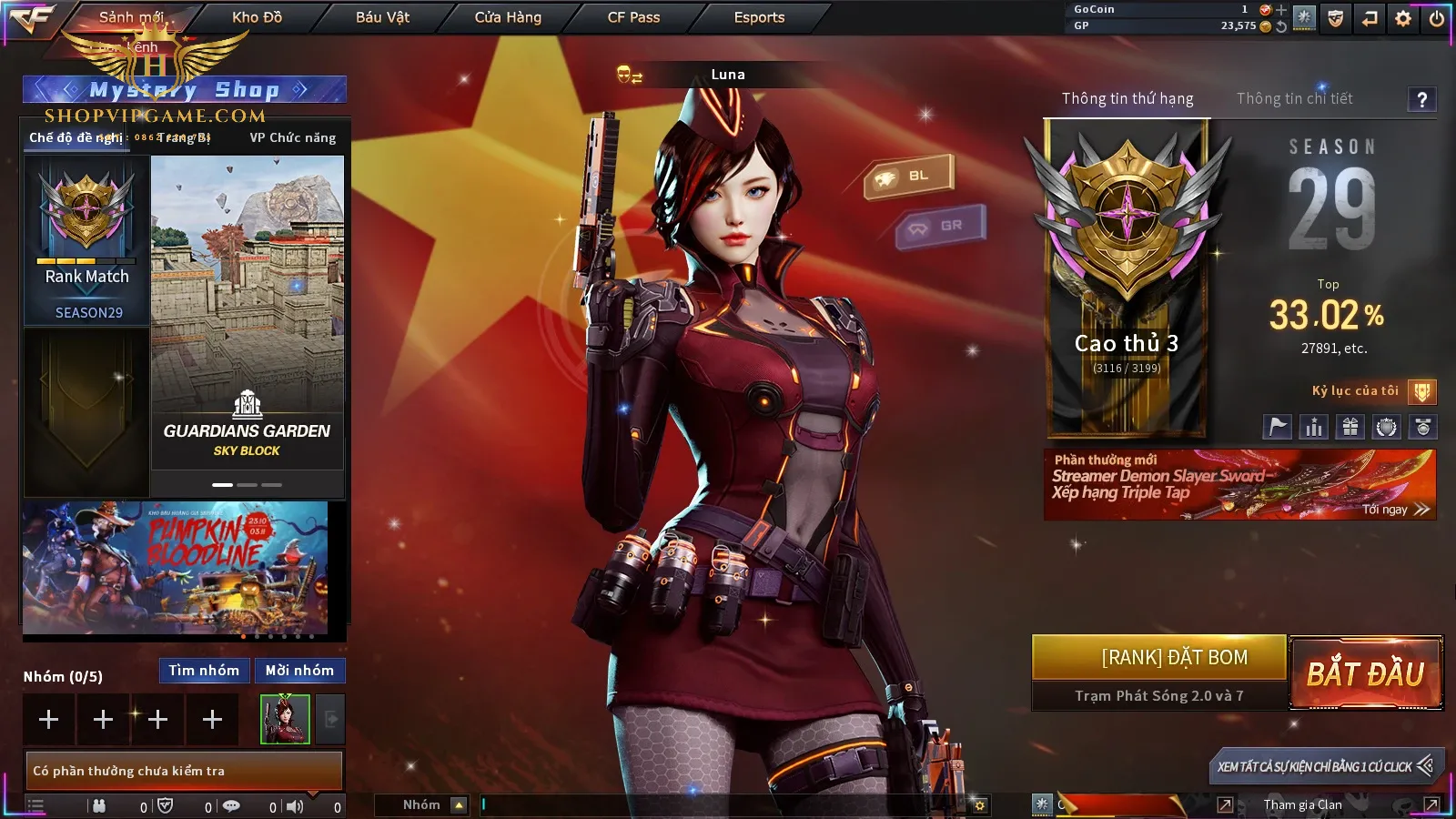
Task: Open the Cửa Hàng shop
Action: click(x=508, y=17)
